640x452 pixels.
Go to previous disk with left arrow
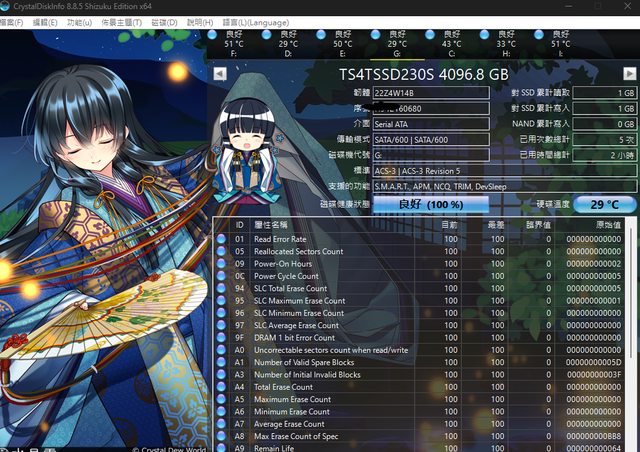[222, 74]
